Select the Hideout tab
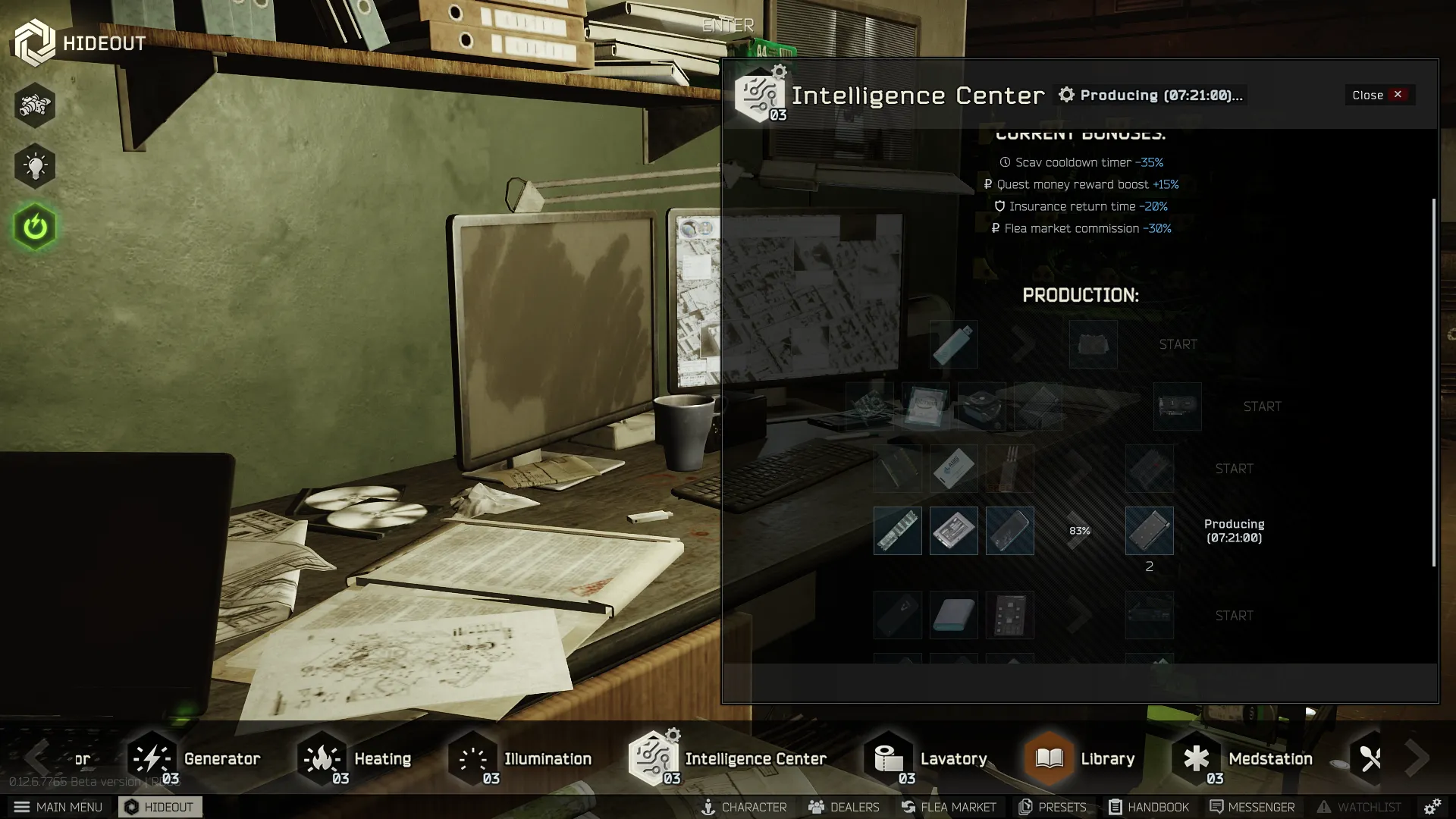Image resolution: width=1456 pixels, height=819 pixels. pyautogui.click(x=160, y=807)
